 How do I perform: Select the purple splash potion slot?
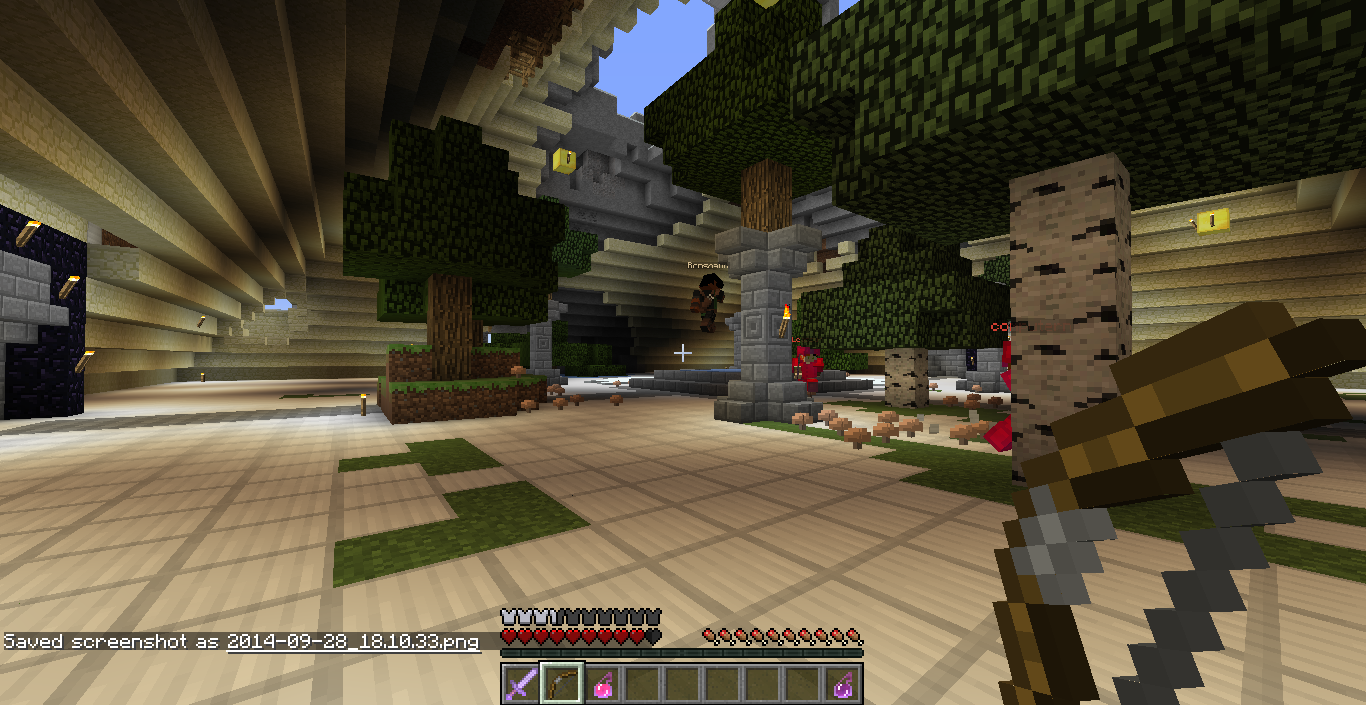click(x=844, y=684)
